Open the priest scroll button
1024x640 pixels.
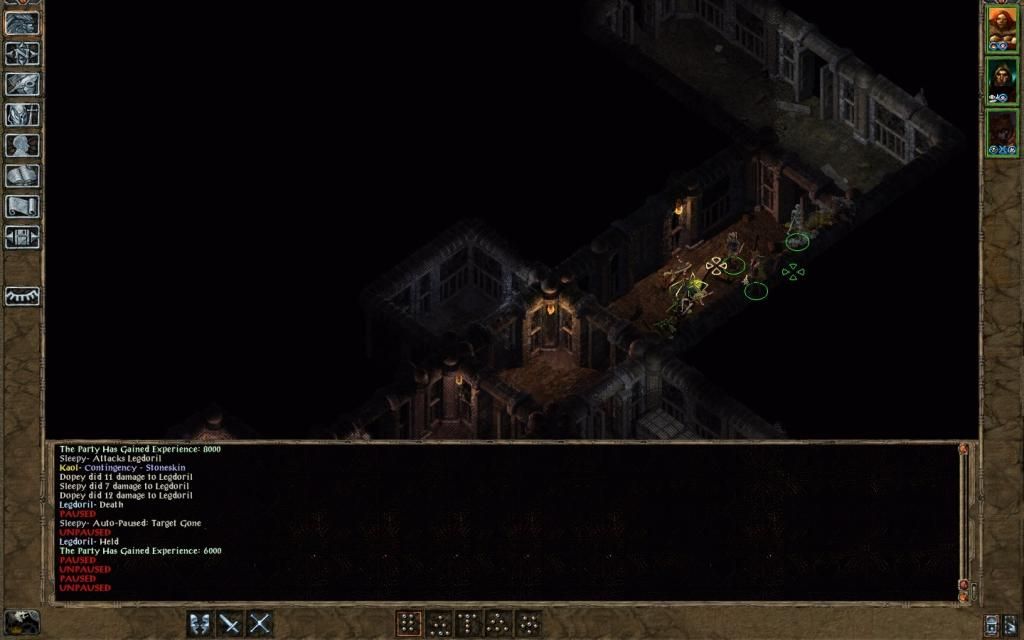(22, 207)
